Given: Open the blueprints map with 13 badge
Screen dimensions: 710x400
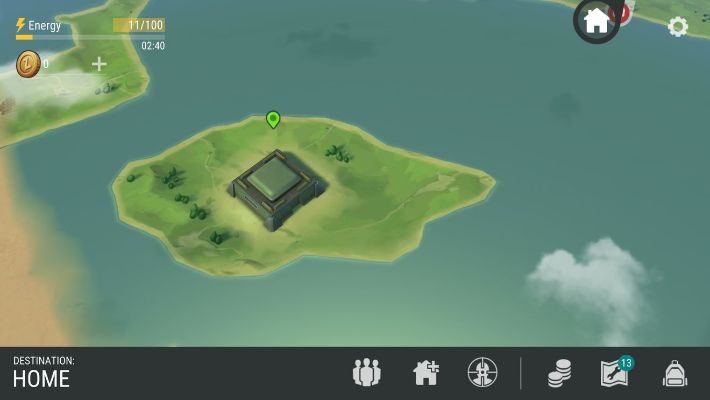Looking at the screenshot, I should pos(616,373).
